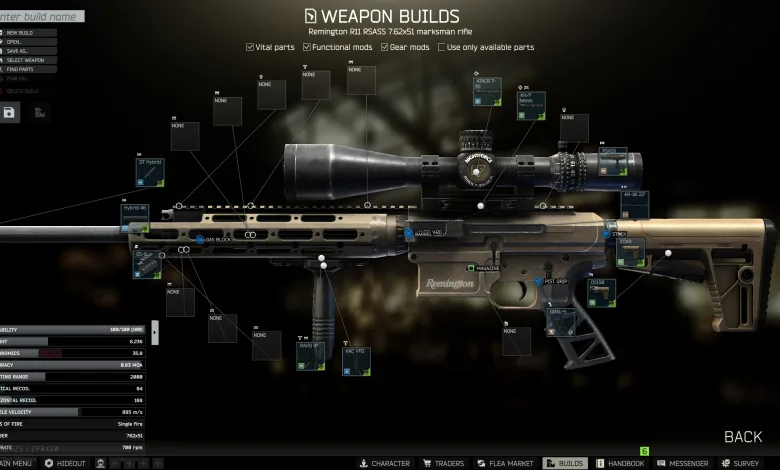The height and width of the screenshot is (470, 780).
Task: Open the Messenger
Action: (682, 464)
